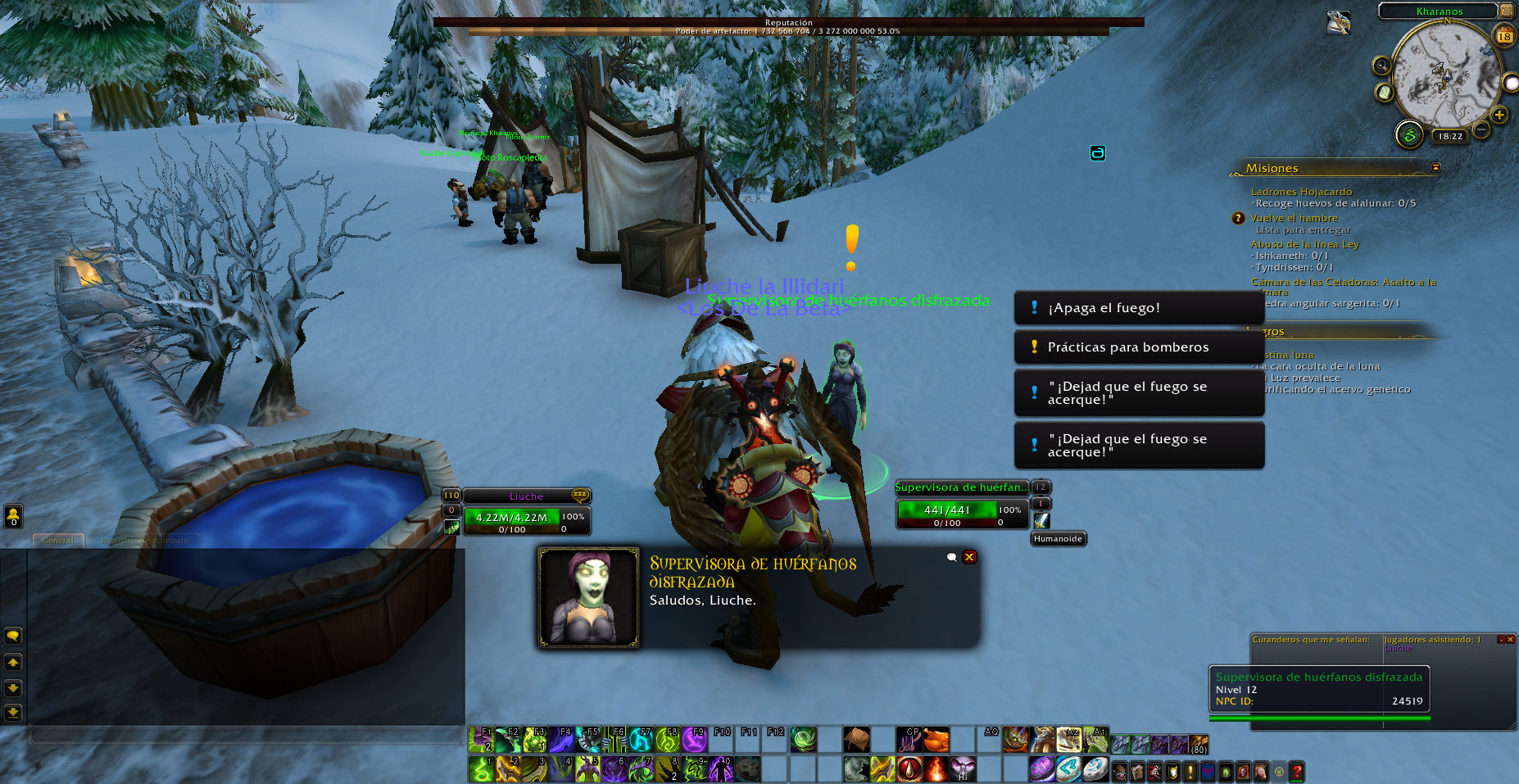1519x784 pixels.
Task: Use the roast chicken food item
Action: coord(936,740)
